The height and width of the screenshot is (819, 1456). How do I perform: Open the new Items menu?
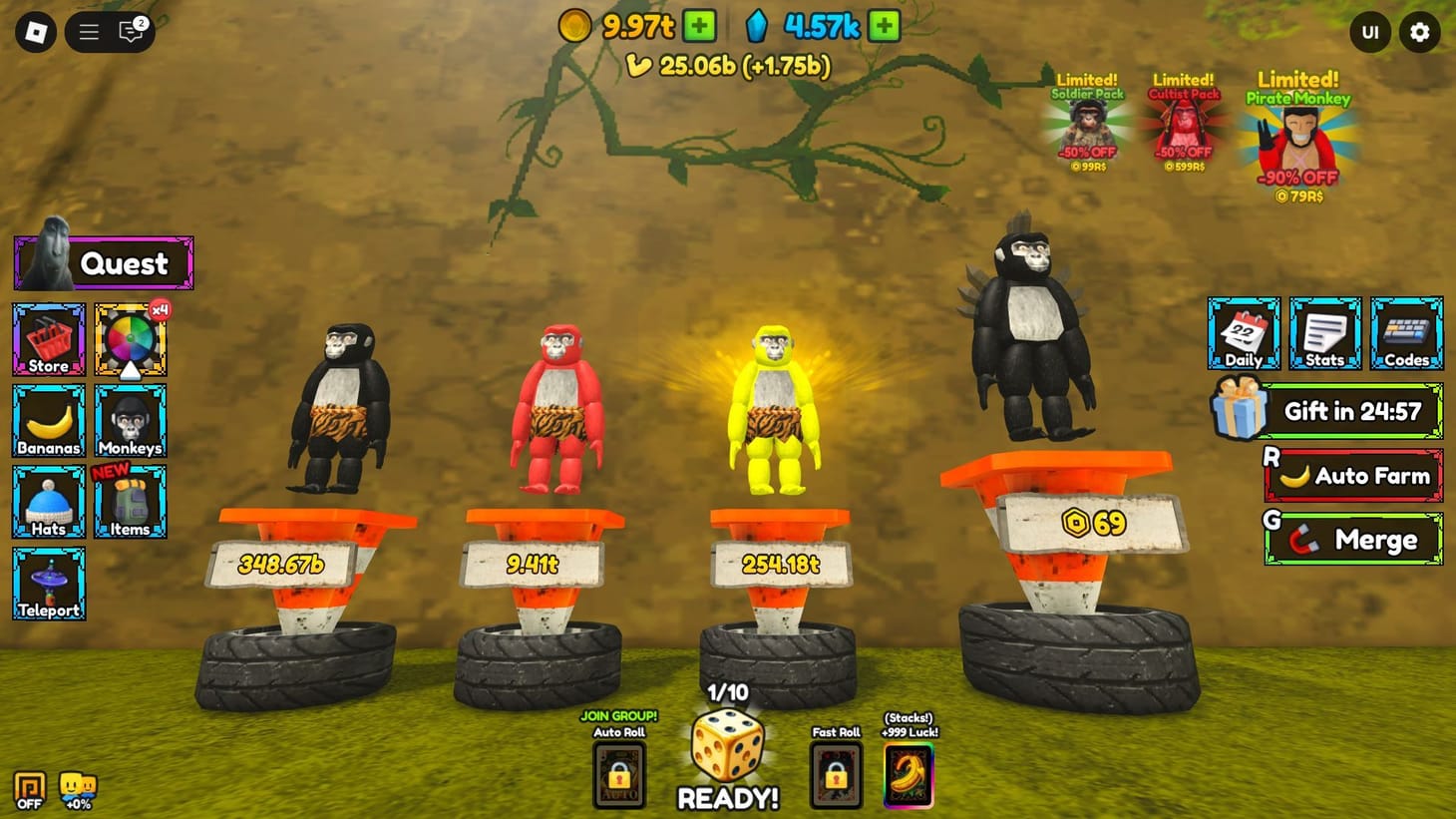[x=130, y=501]
